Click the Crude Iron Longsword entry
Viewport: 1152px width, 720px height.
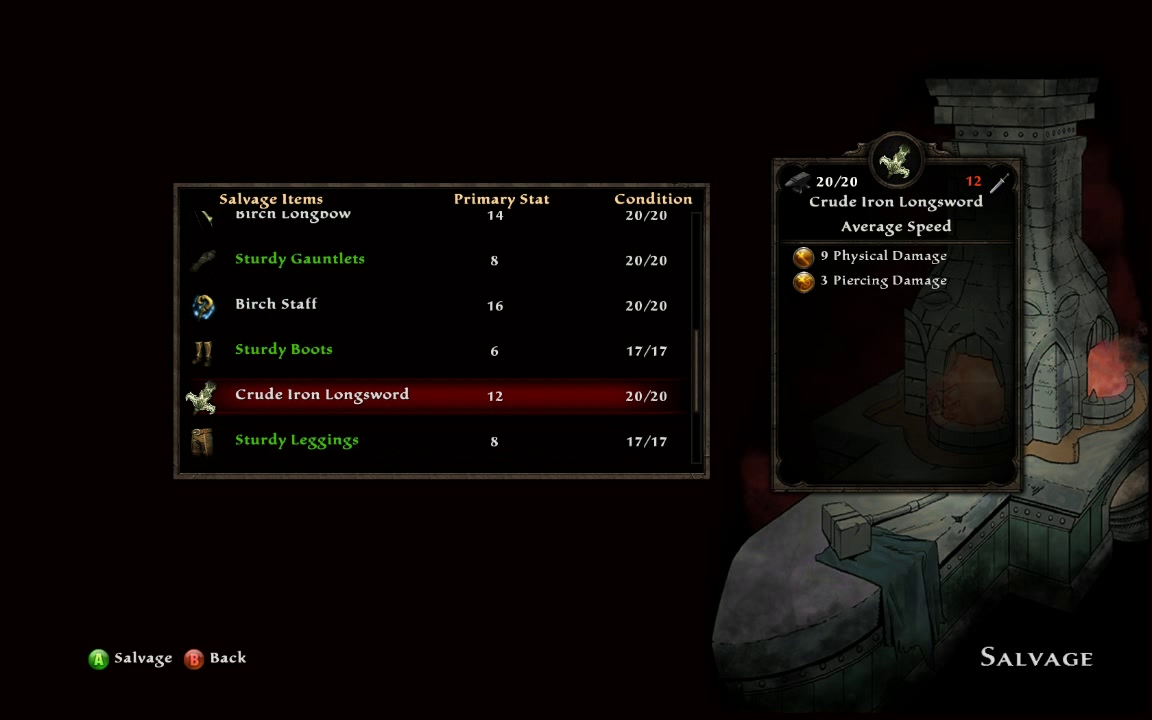pyautogui.click(x=322, y=395)
